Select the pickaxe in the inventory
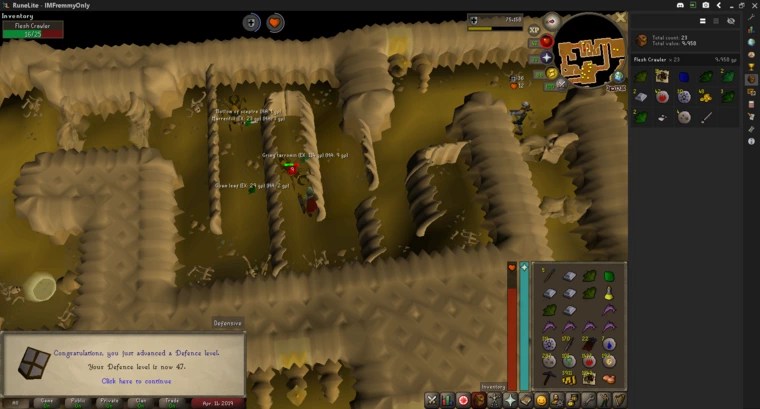This screenshot has width=760, height=409. pyautogui.click(x=548, y=378)
